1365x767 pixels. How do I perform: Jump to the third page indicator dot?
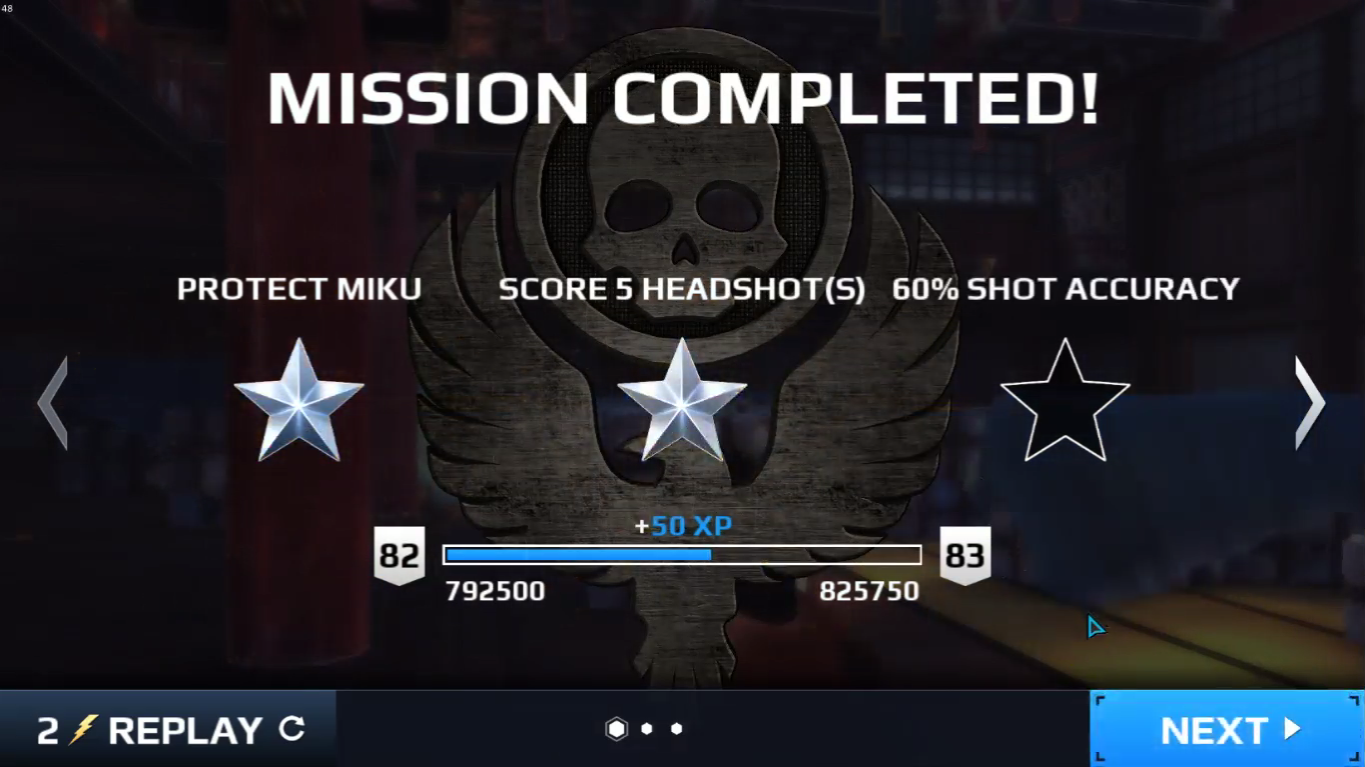(x=677, y=729)
